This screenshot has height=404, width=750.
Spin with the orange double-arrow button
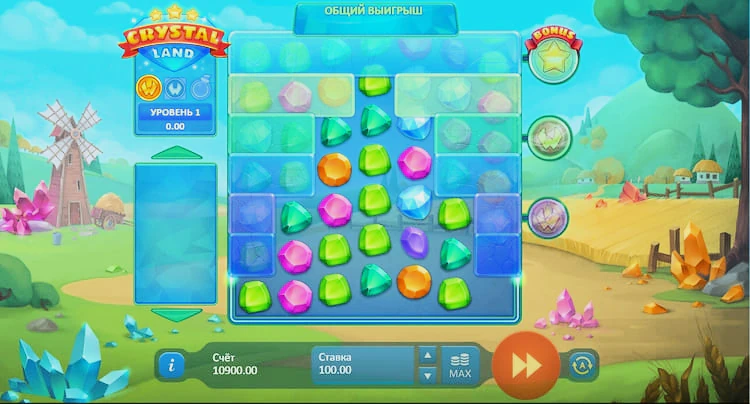[x=524, y=364]
